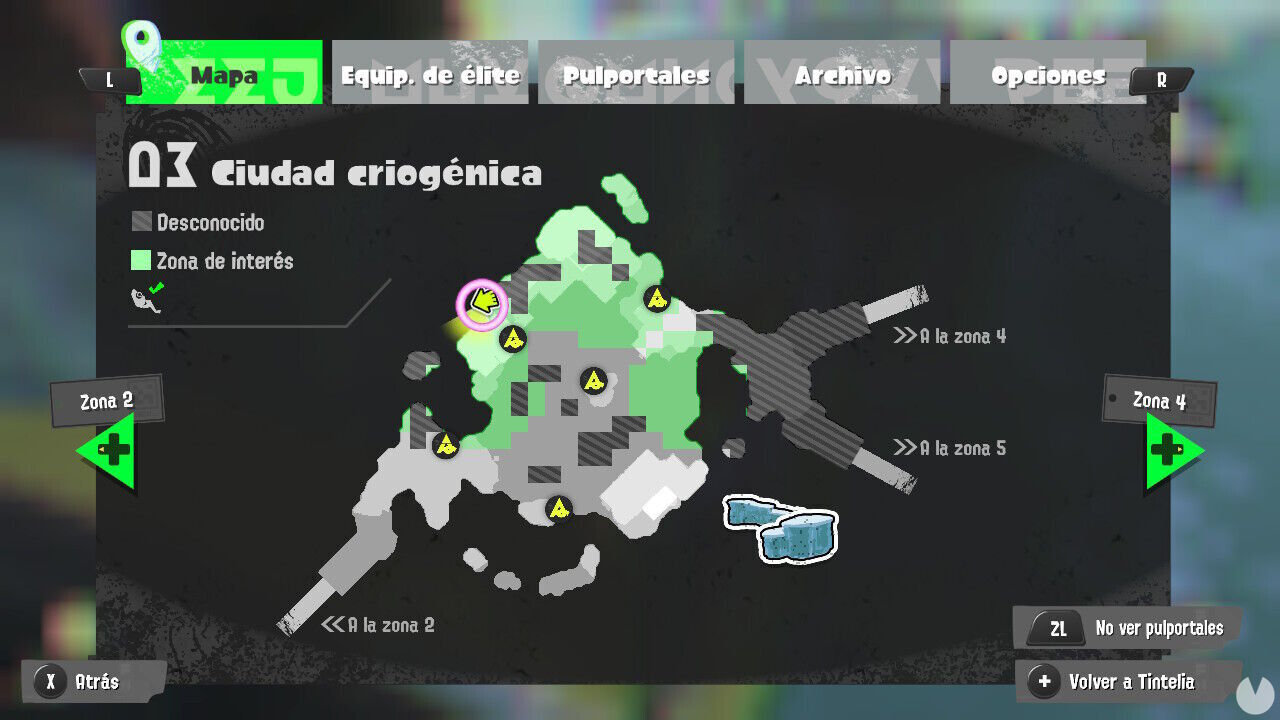Screen dimensions: 1280x720
Task: Click the location pin icon beside Mapa
Action: (x=143, y=40)
